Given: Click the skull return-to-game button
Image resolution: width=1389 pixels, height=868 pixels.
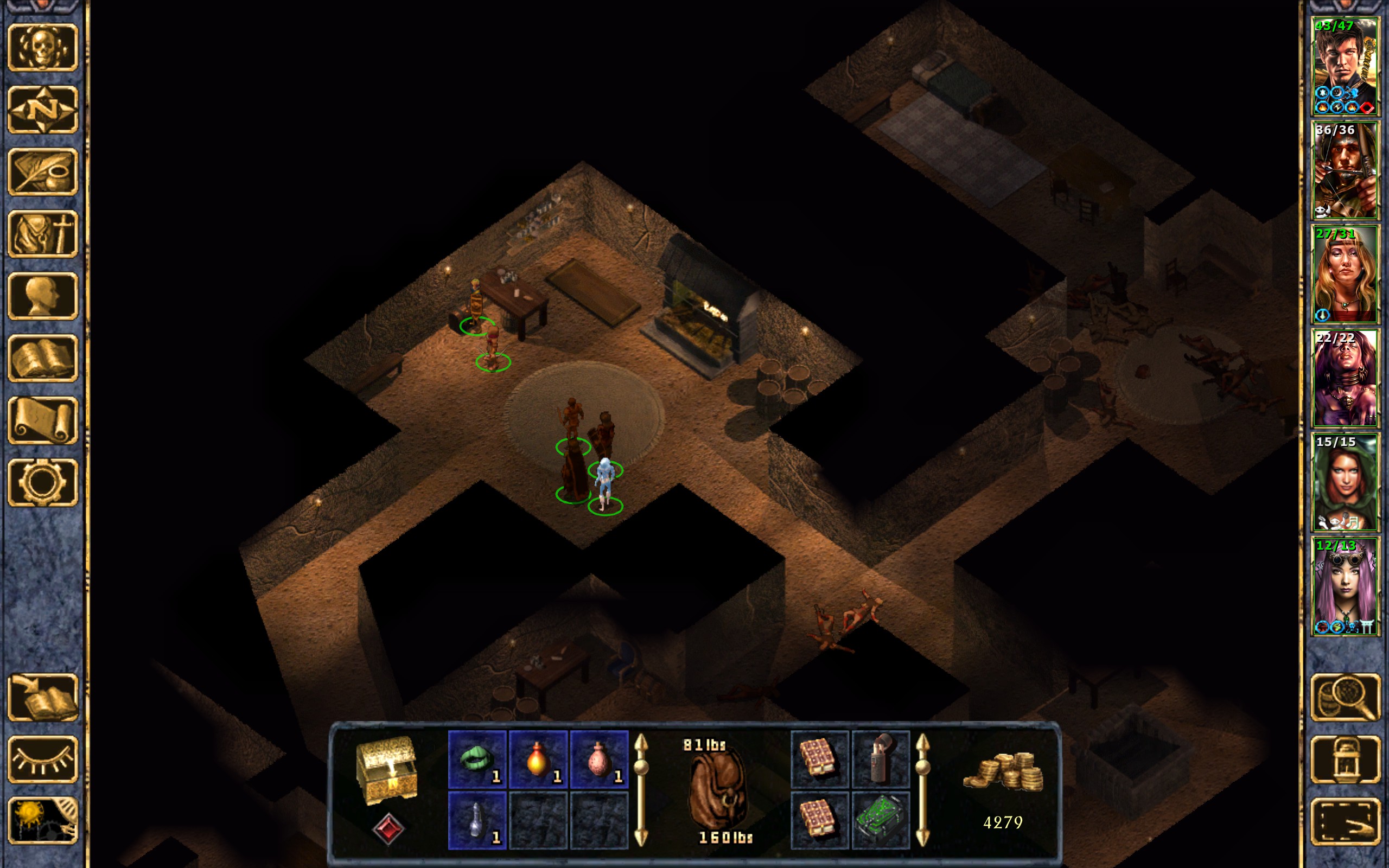Looking at the screenshot, I should click(x=42, y=47).
